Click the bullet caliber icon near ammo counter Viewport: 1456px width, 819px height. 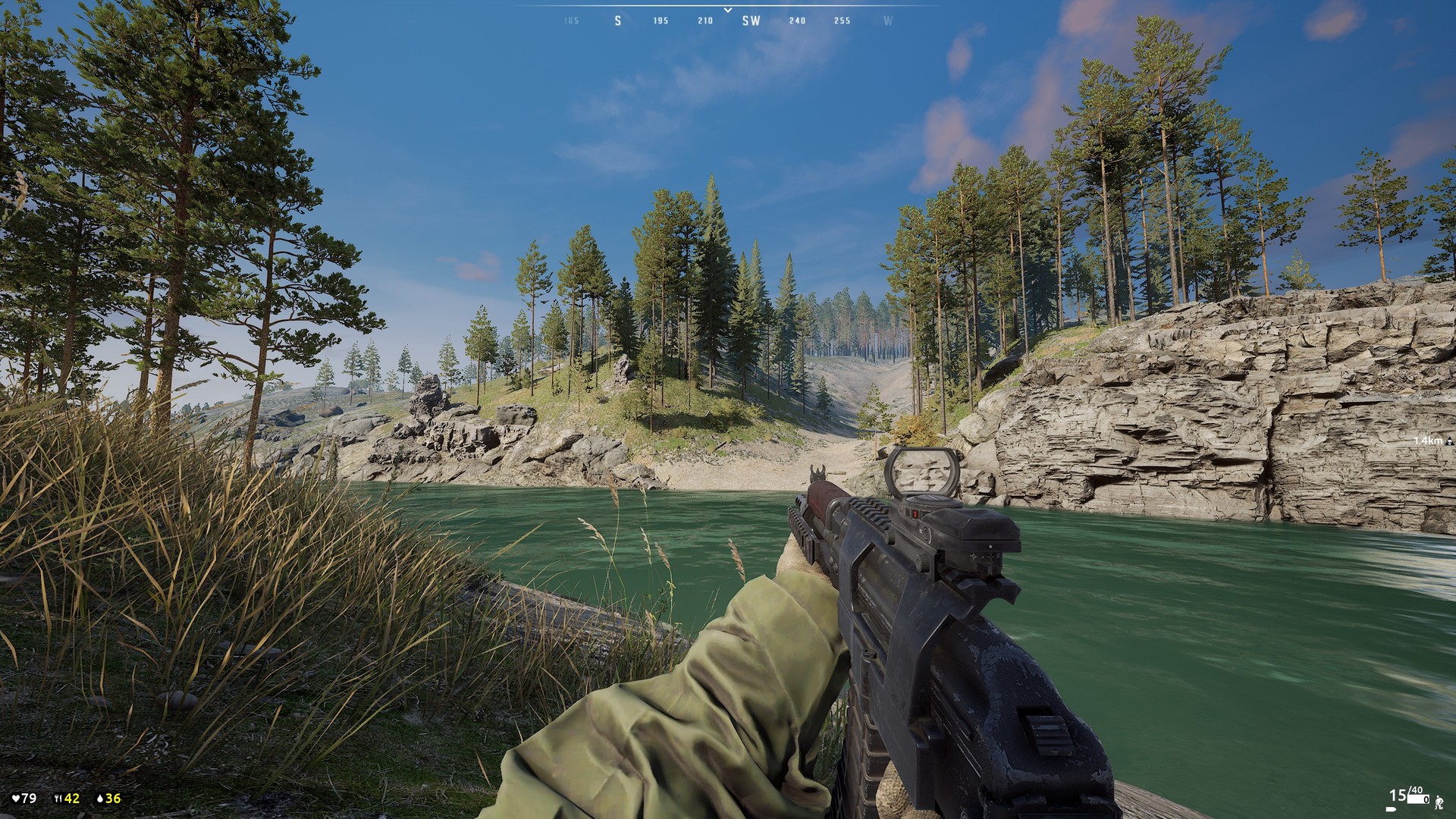(x=1391, y=809)
